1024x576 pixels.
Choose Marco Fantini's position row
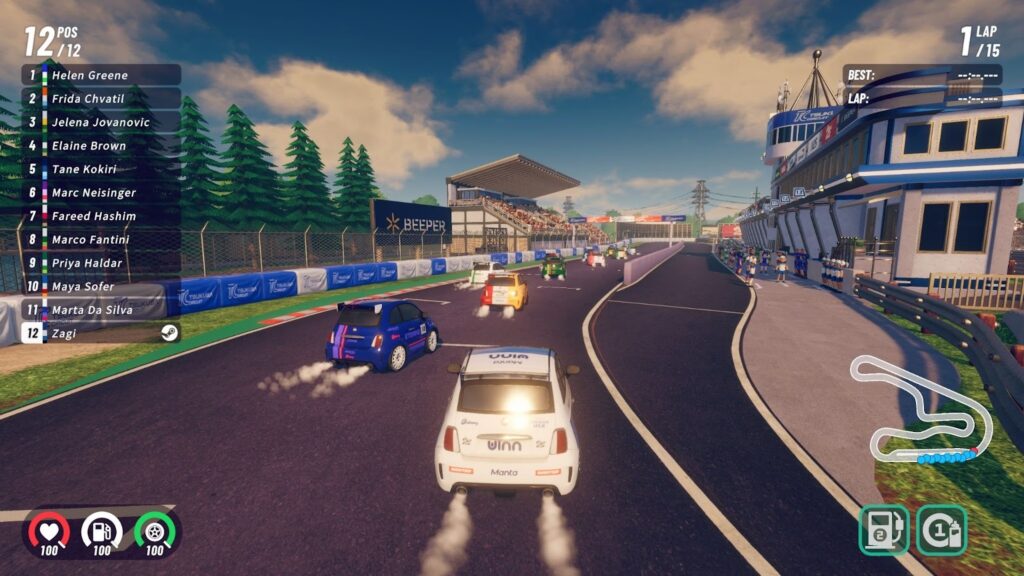(101, 239)
